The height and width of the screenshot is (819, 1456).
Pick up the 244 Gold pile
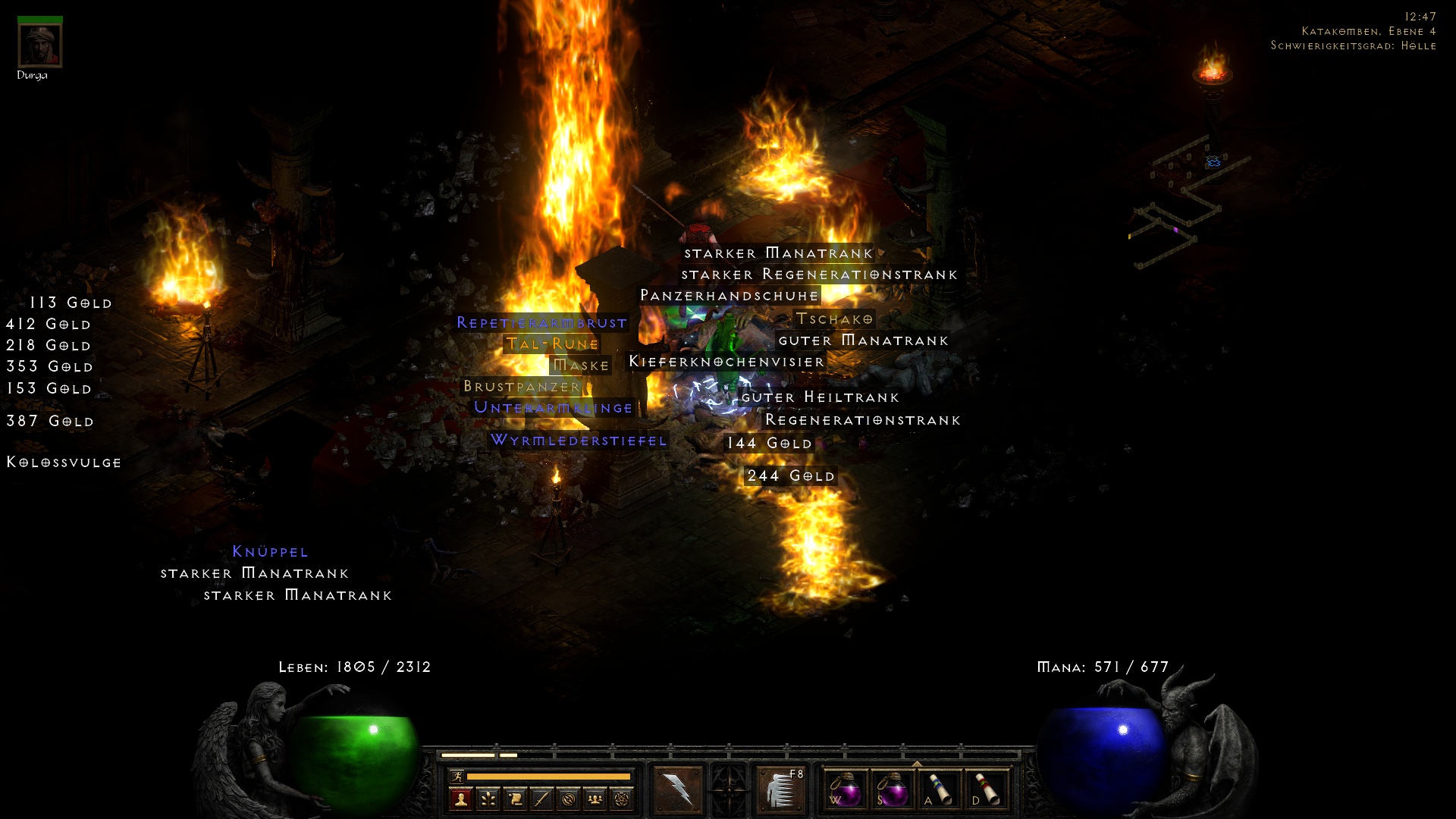coord(790,476)
